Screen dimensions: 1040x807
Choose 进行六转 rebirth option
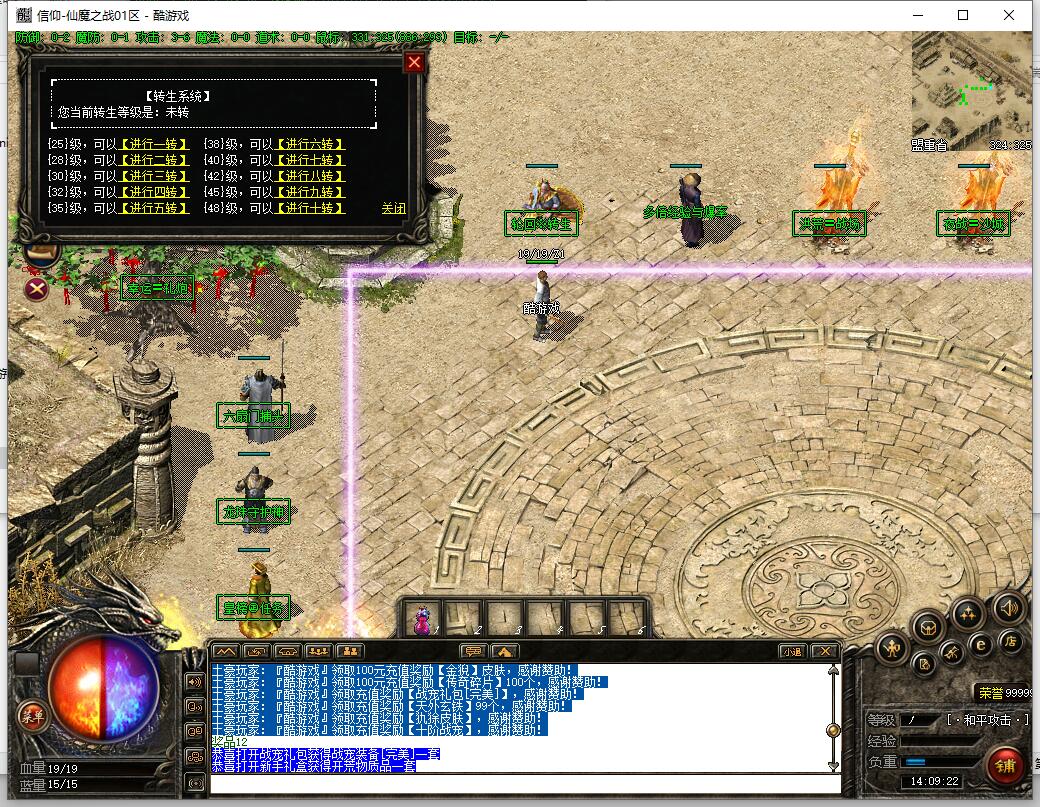coord(309,144)
